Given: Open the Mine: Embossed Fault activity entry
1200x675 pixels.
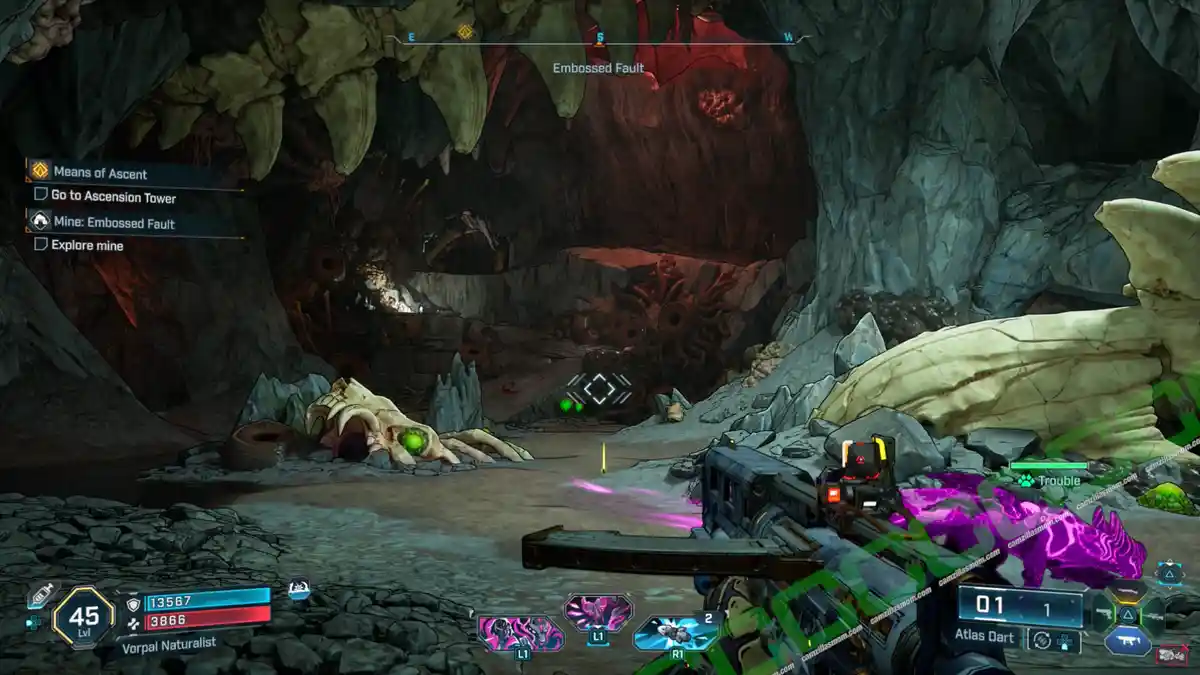Looking at the screenshot, I should (115, 223).
